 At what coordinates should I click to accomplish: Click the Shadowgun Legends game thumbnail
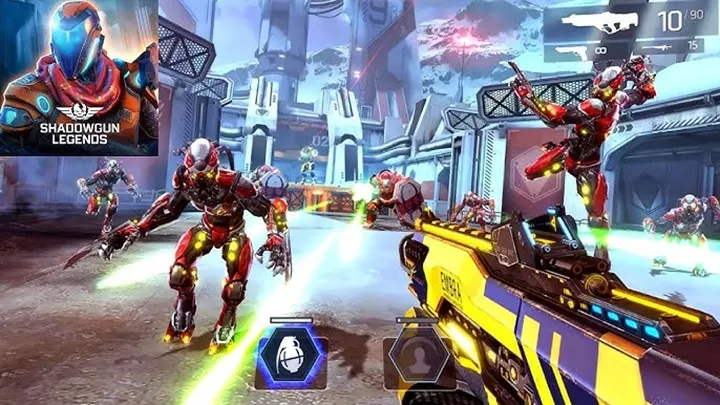tap(79, 78)
